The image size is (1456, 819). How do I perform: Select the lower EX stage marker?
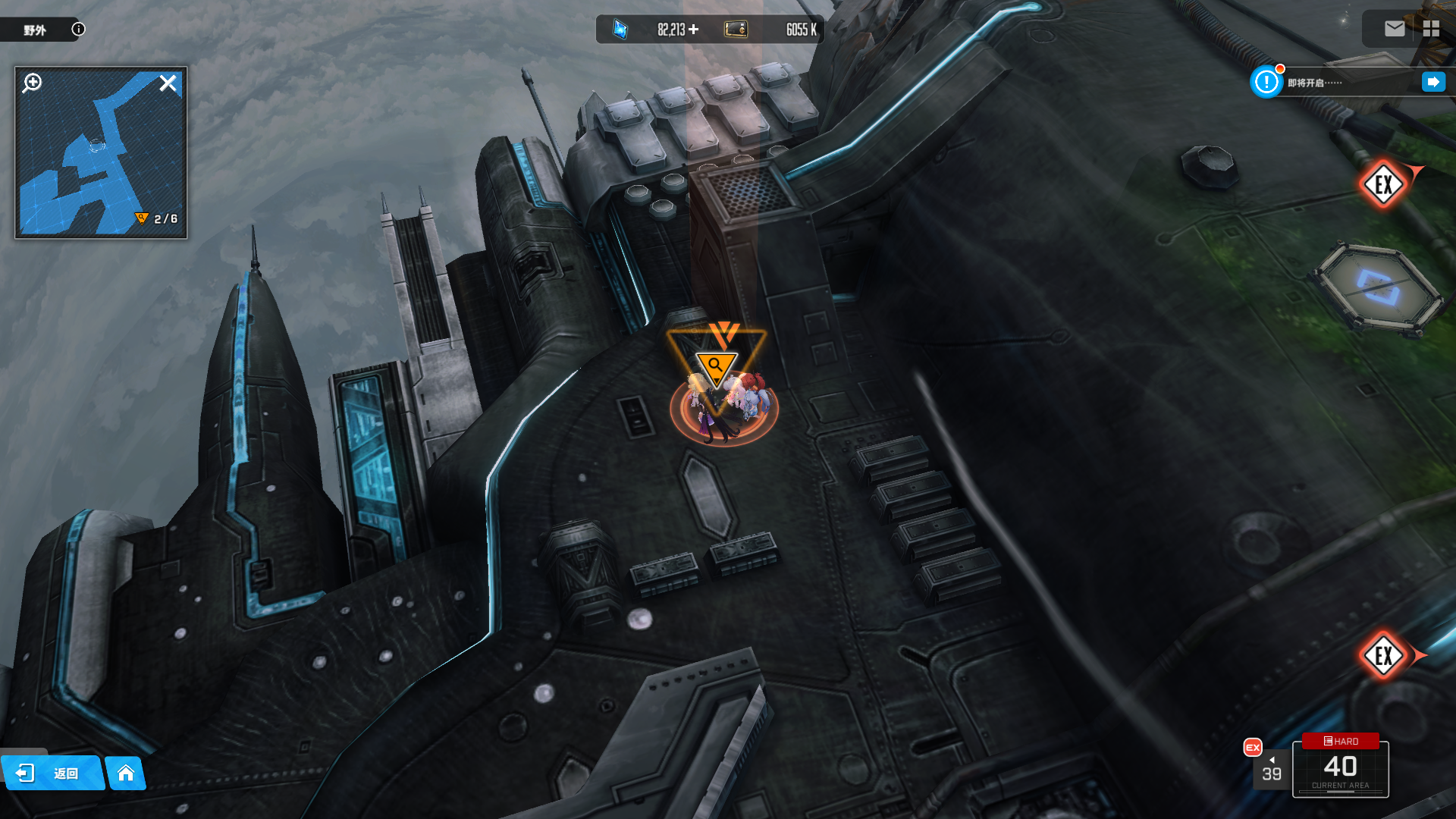point(1383,655)
